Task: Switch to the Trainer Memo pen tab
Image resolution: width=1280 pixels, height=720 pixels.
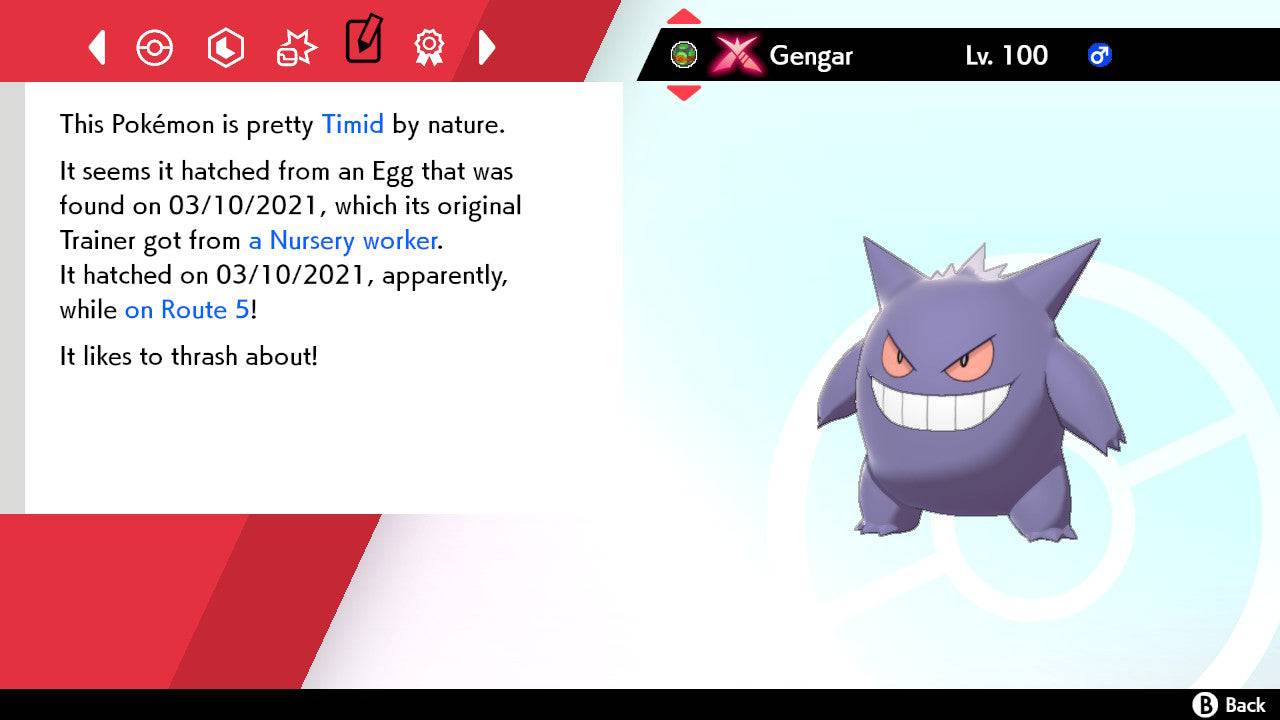Action: coord(363,44)
